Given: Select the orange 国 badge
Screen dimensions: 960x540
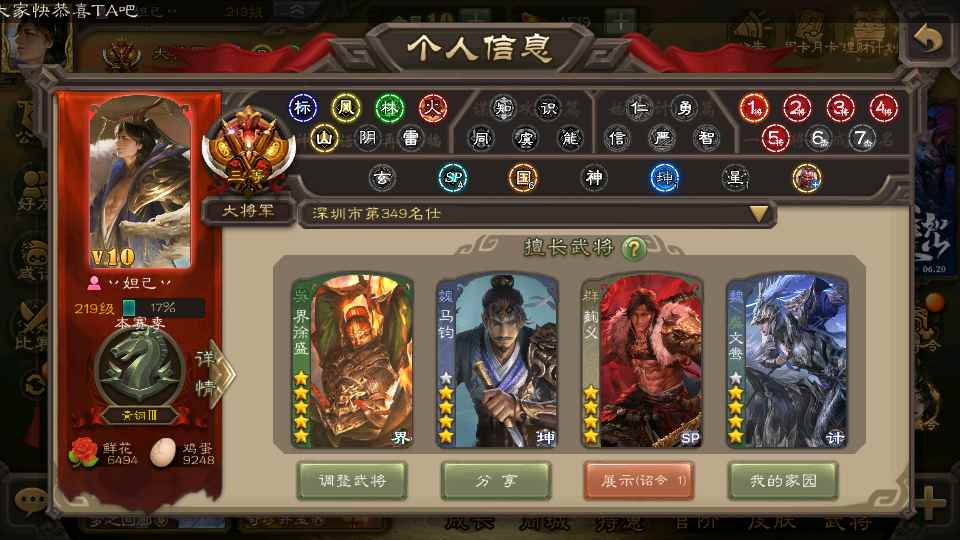Looking at the screenshot, I should pyautogui.click(x=523, y=178).
